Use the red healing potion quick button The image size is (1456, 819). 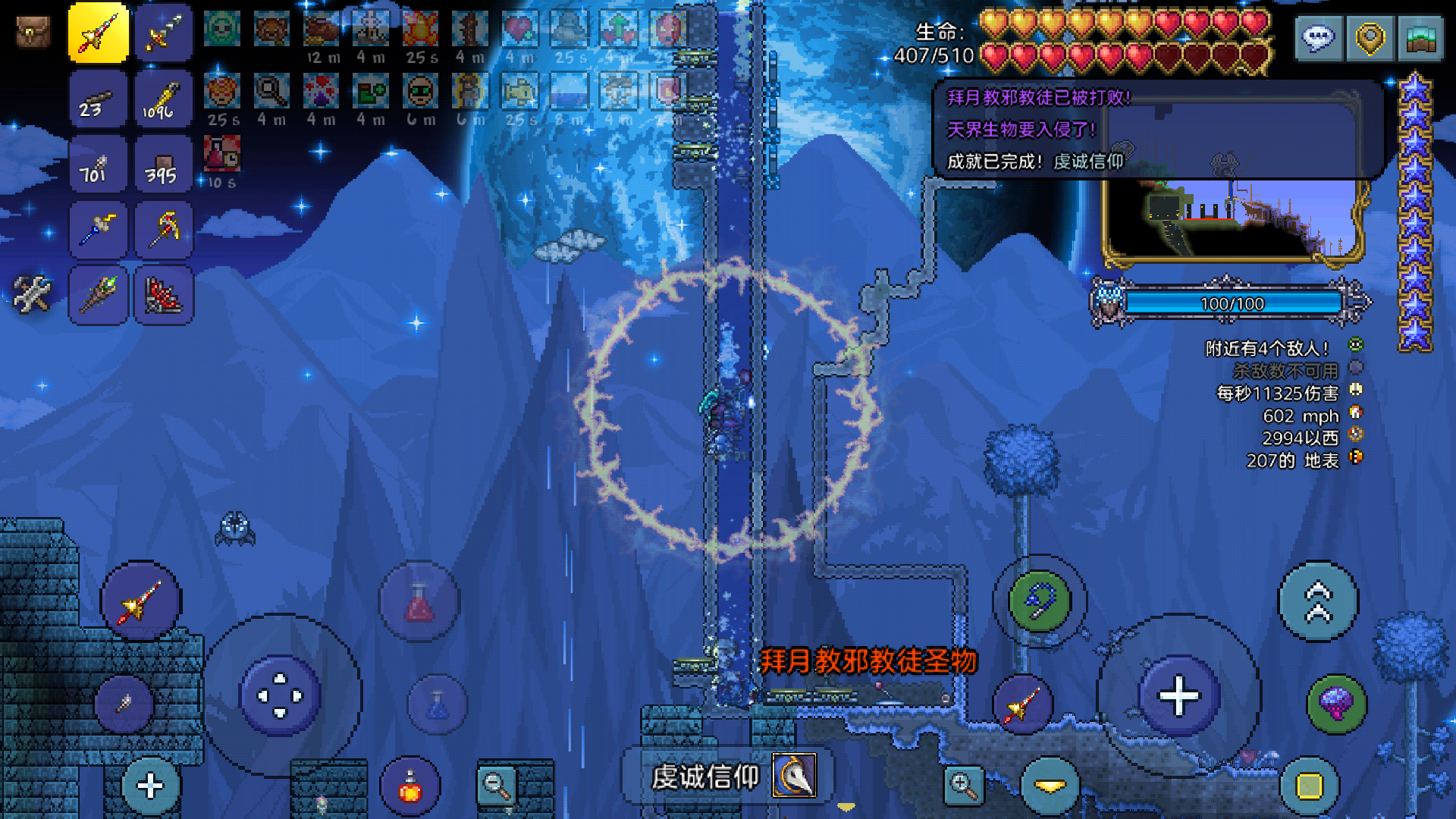(x=419, y=601)
